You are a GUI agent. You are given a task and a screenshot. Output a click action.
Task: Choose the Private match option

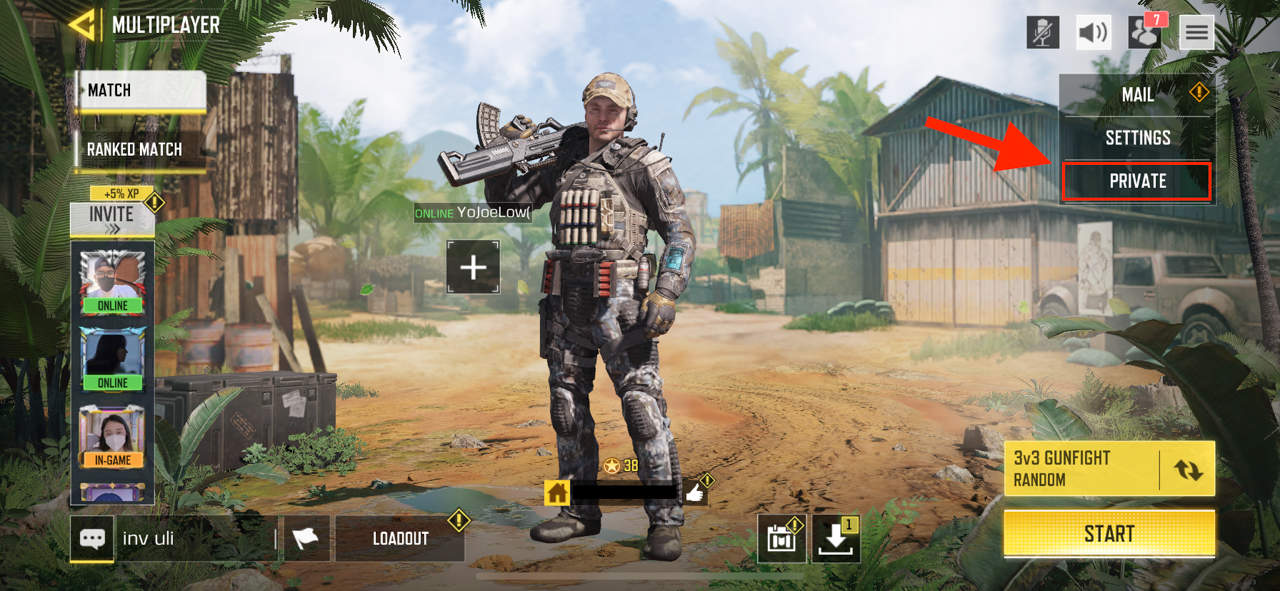(1137, 181)
